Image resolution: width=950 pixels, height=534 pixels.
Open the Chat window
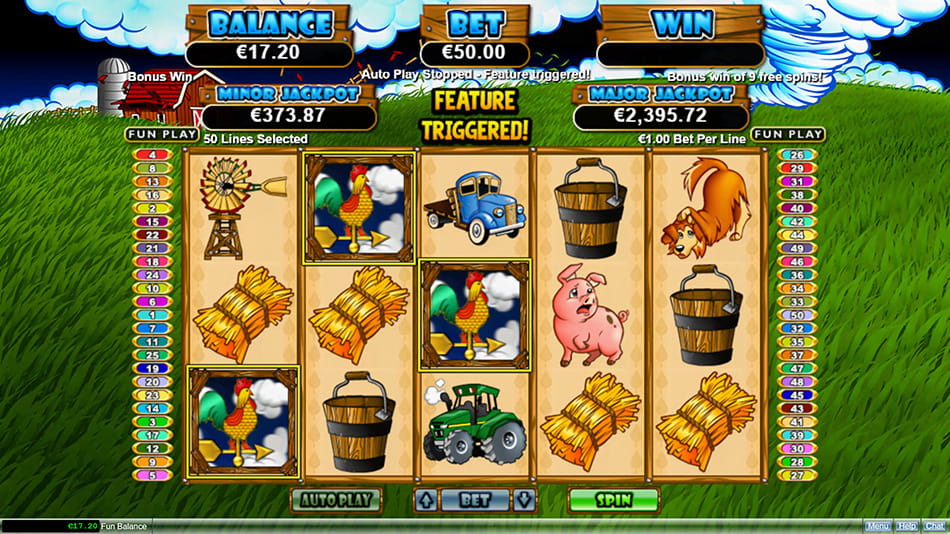point(934,525)
